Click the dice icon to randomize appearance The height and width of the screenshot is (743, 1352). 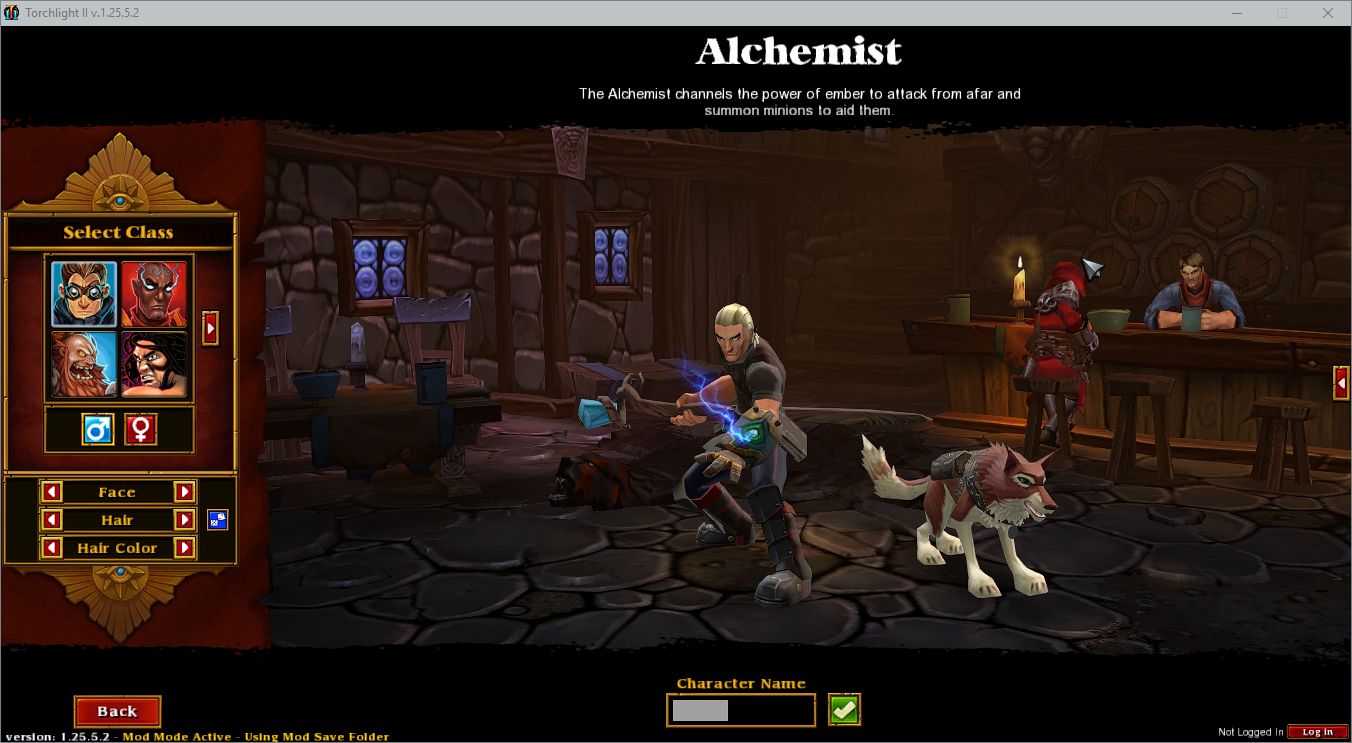[216, 519]
